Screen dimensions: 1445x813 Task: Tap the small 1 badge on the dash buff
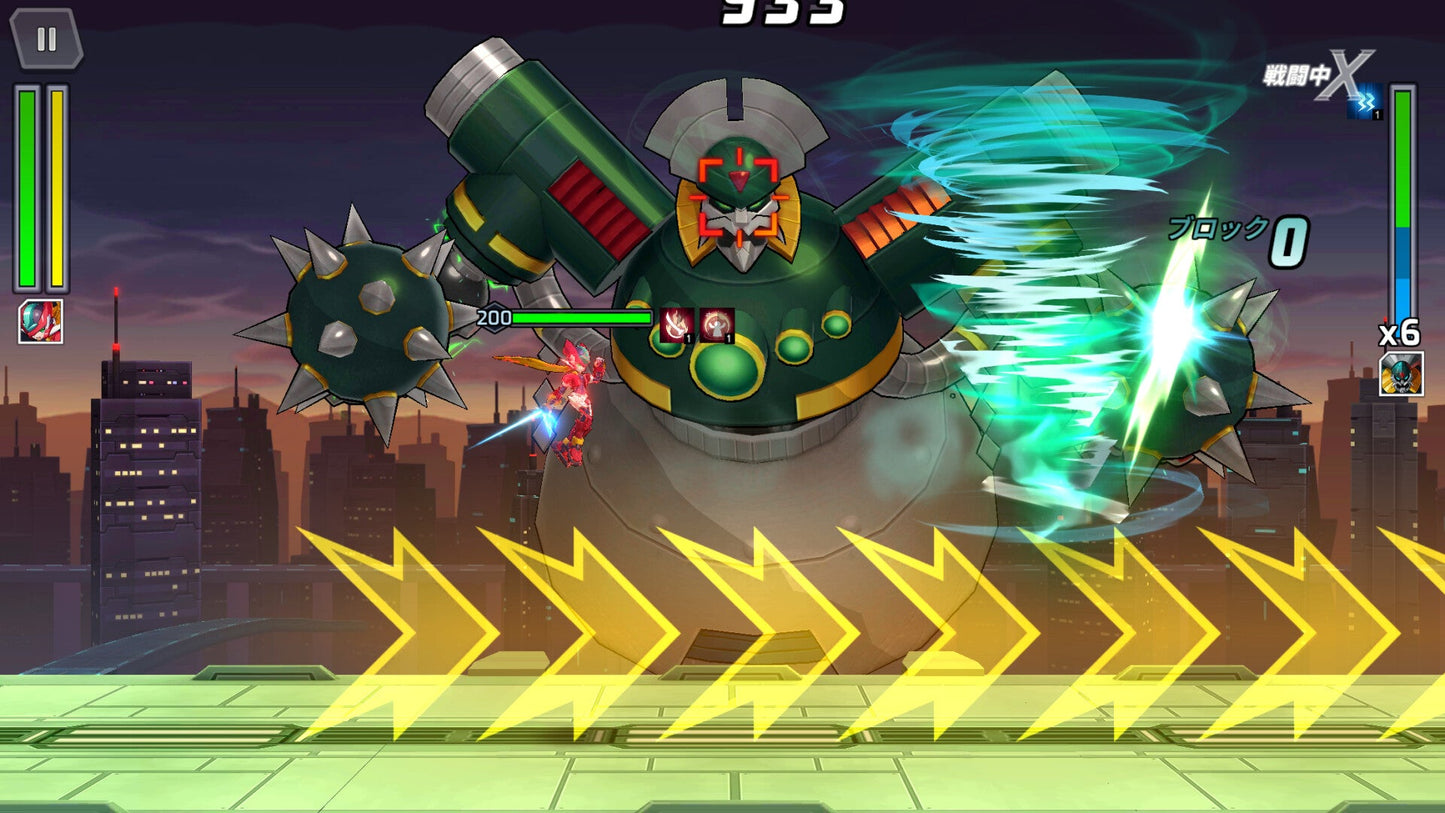coord(1377,113)
